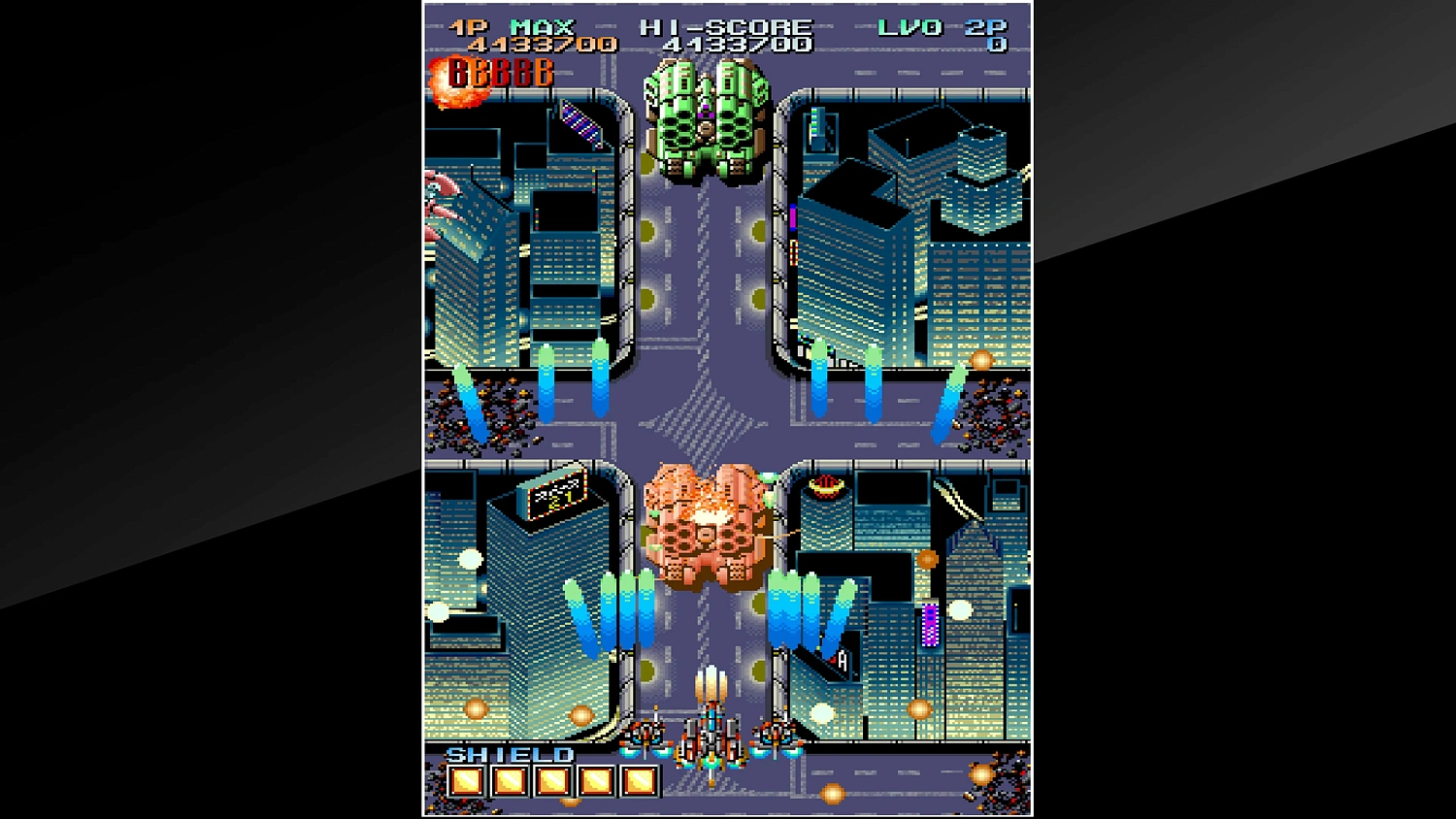
Task: Toggle the first SHIELD gauge block
Action: point(467,781)
